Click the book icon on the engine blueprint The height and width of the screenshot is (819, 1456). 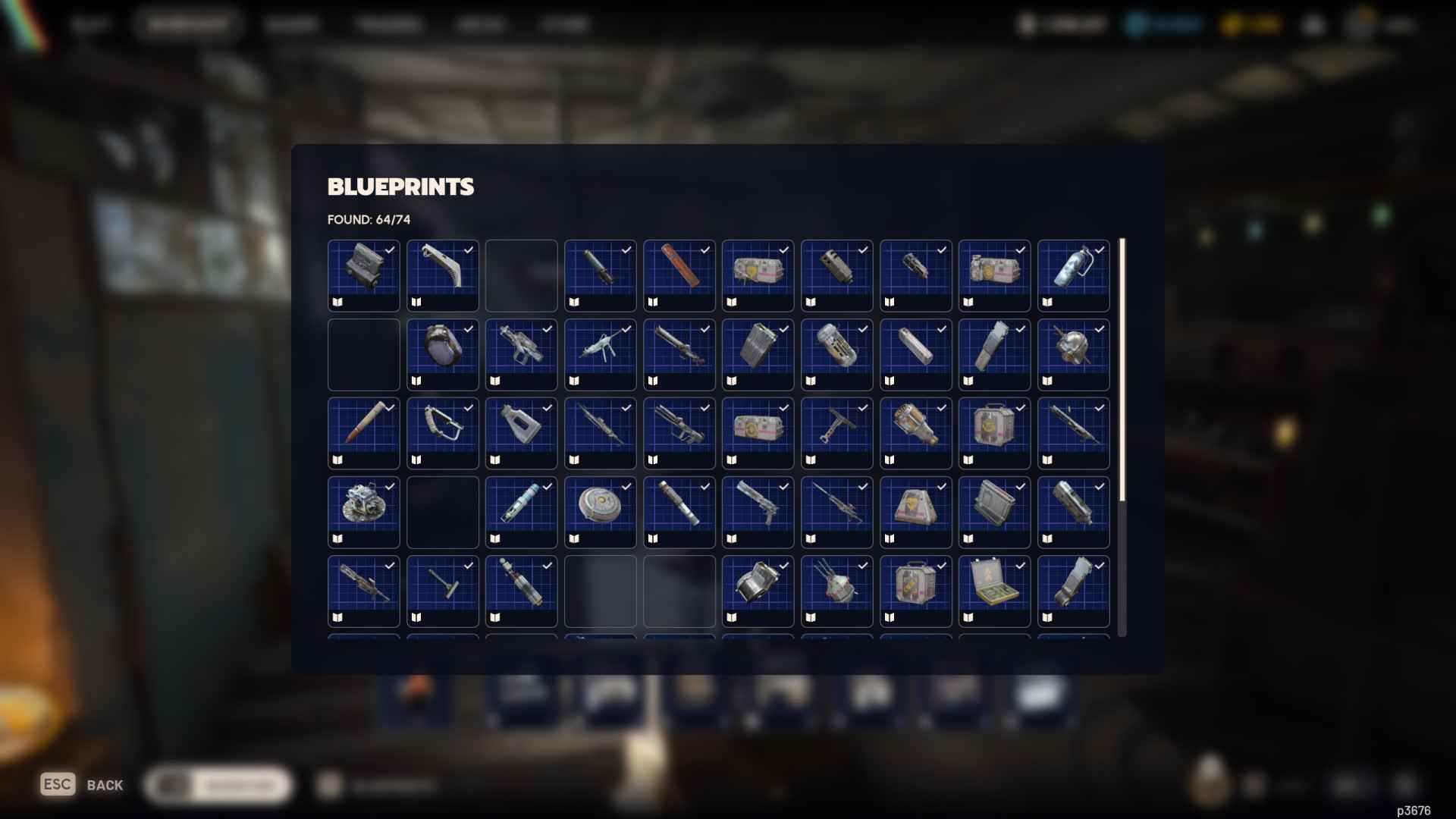coord(339,301)
